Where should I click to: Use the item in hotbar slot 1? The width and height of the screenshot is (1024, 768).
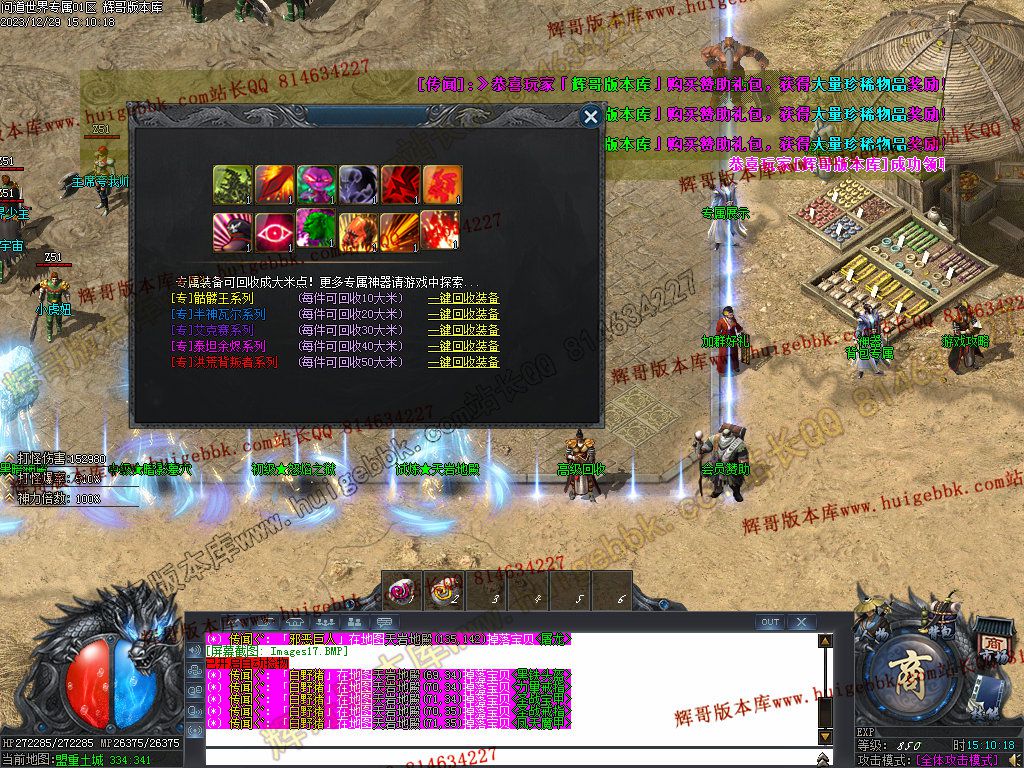tap(402, 591)
